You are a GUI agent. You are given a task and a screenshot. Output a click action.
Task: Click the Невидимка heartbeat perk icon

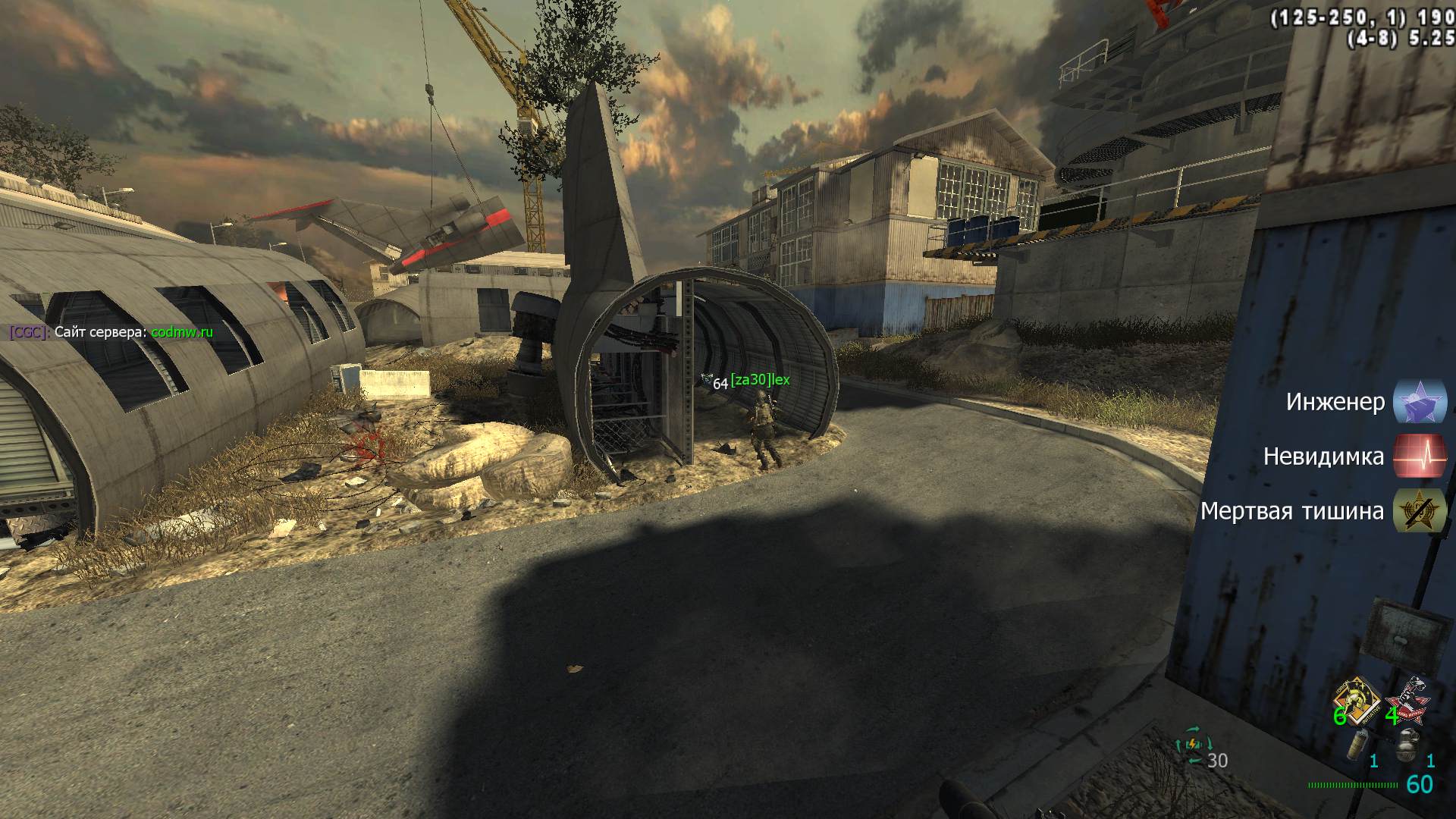(1420, 456)
